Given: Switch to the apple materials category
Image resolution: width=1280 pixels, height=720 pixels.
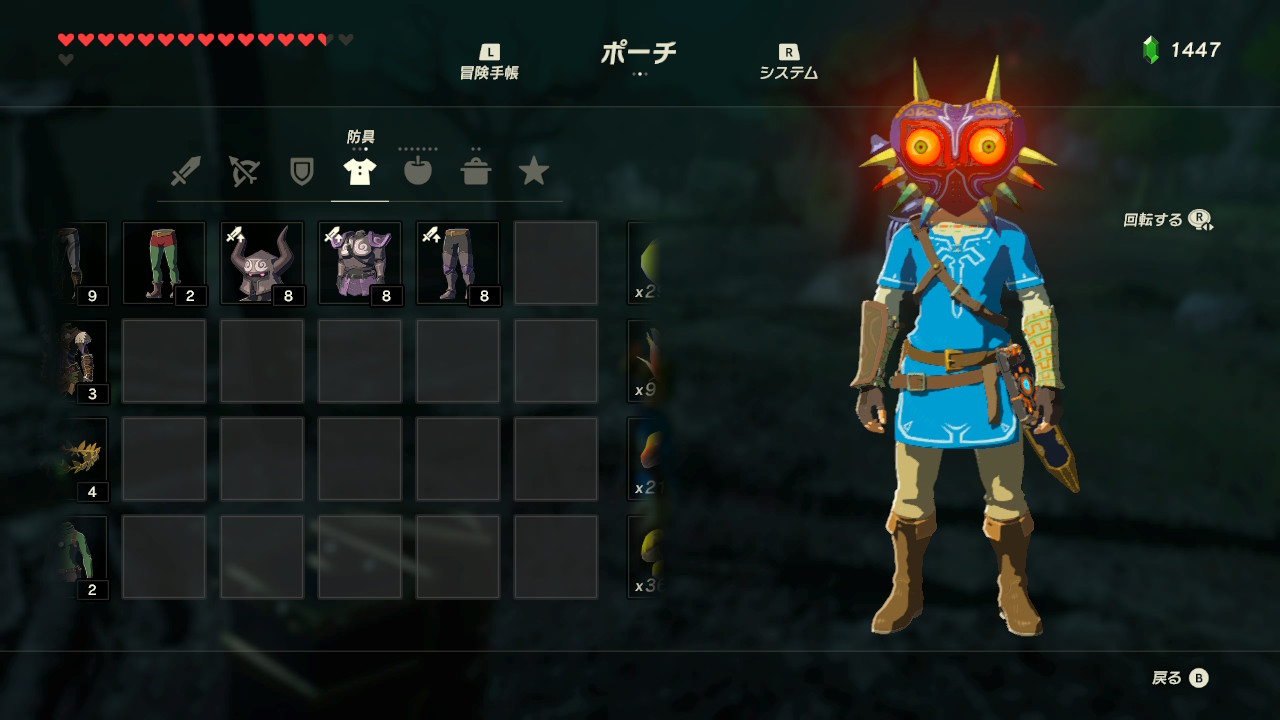Looking at the screenshot, I should [418, 171].
